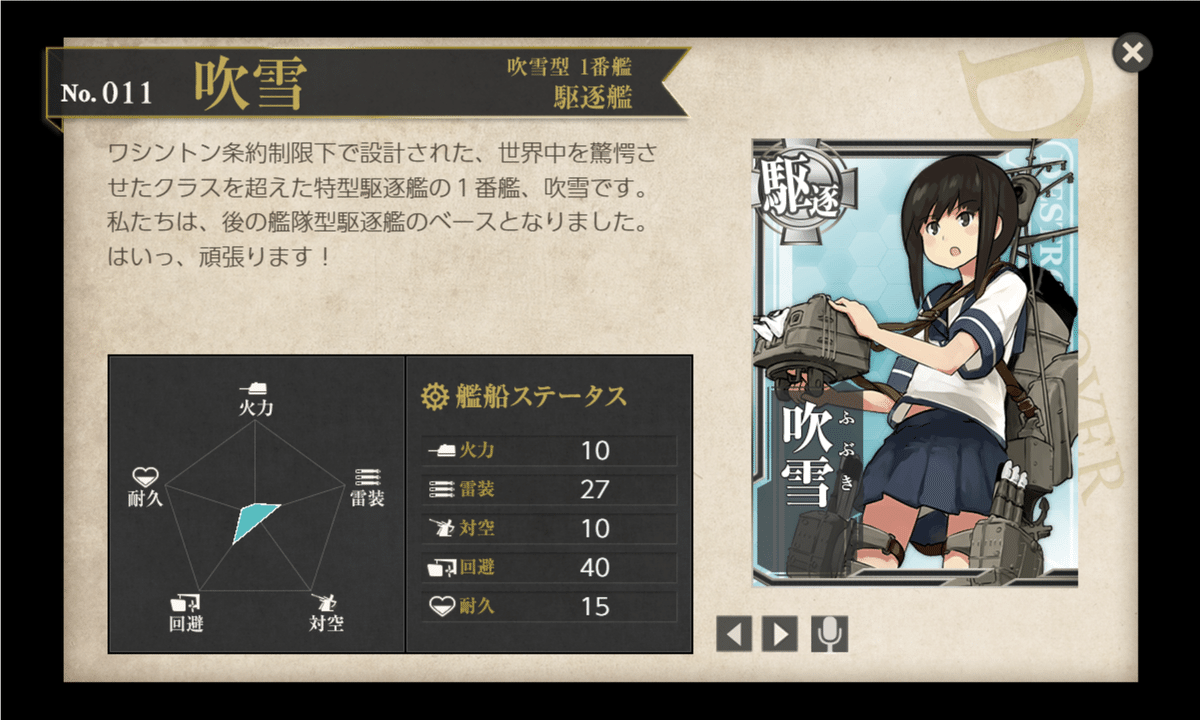This screenshot has height=720, width=1200.
Task: Play Fubuki's voice line with microphone button
Action: (x=829, y=633)
